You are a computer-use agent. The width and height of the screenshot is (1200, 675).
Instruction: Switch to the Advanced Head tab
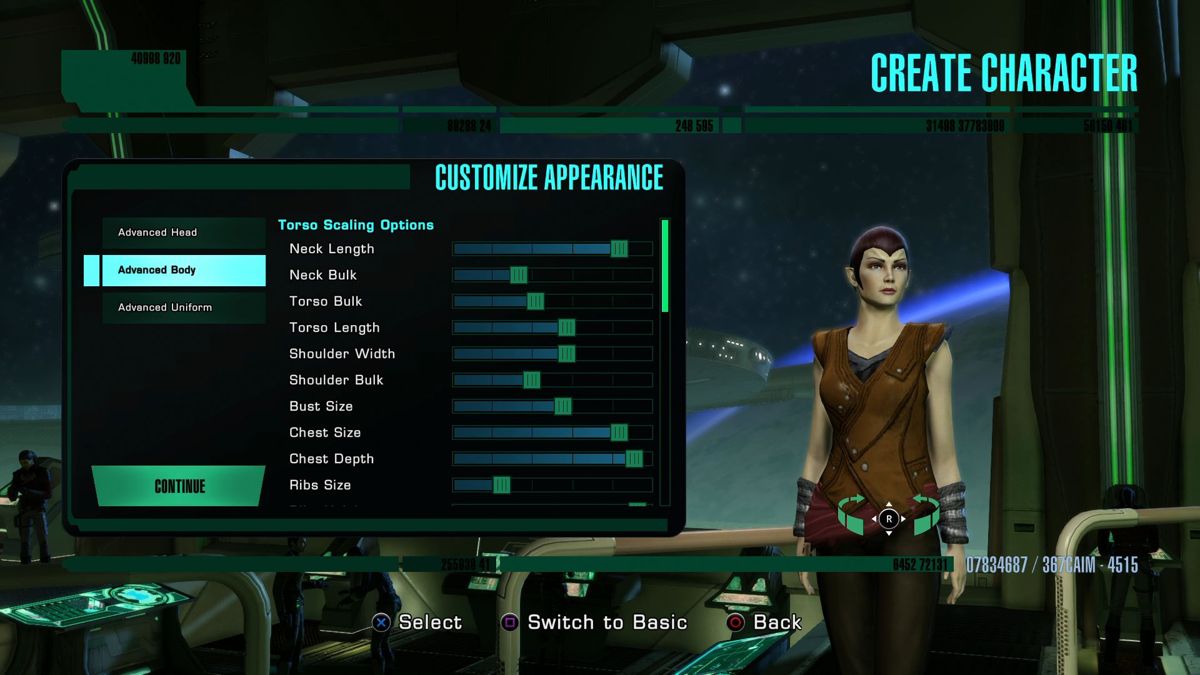(184, 233)
